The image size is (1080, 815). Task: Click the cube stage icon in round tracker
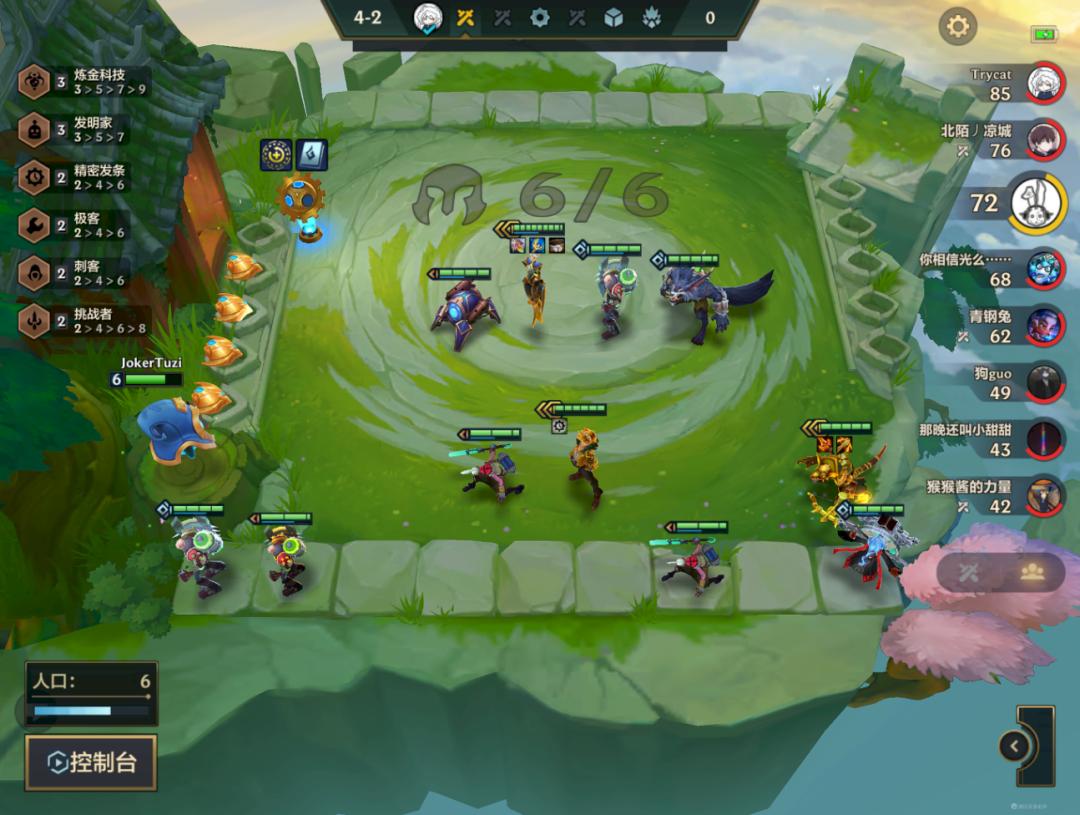(x=613, y=17)
